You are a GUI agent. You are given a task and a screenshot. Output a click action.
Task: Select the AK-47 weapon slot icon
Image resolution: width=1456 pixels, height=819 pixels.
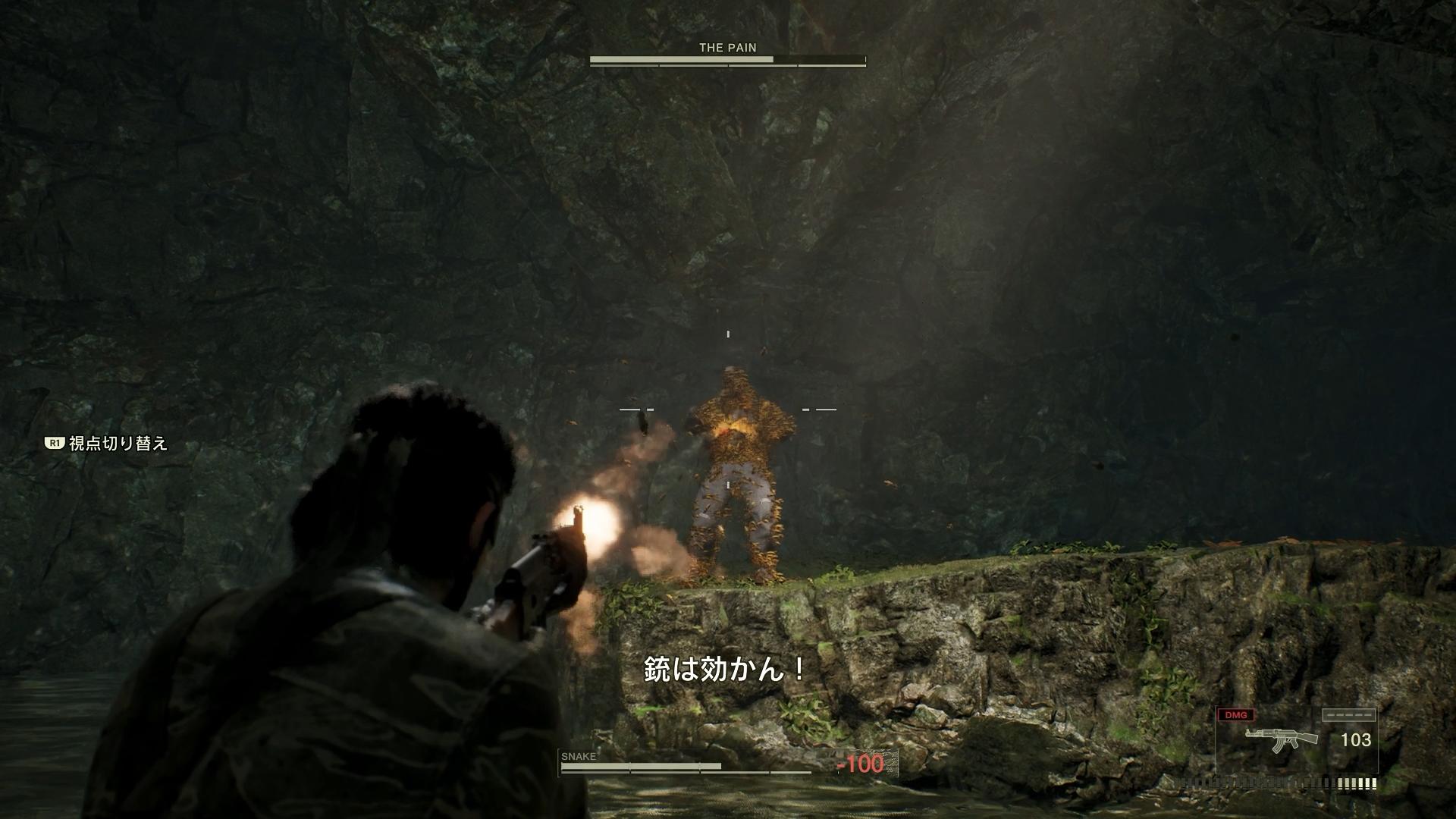click(x=1281, y=740)
